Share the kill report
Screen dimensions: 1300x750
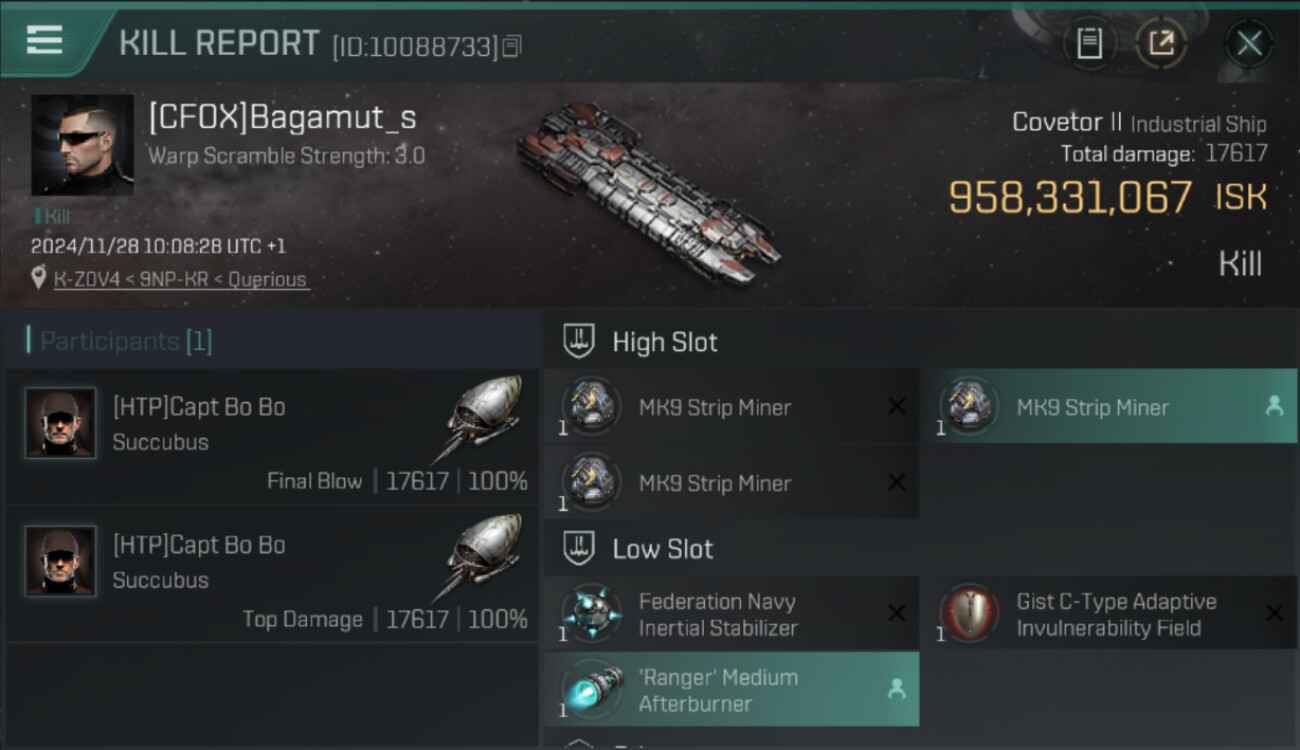tap(1161, 43)
